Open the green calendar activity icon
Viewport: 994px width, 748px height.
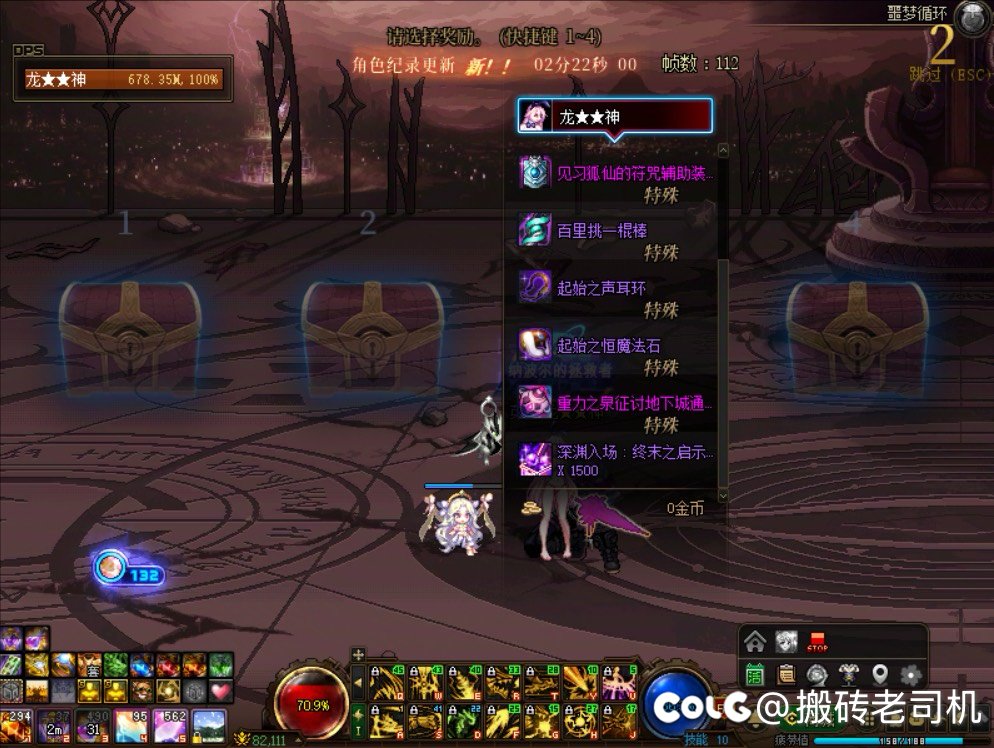coord(755,673)
